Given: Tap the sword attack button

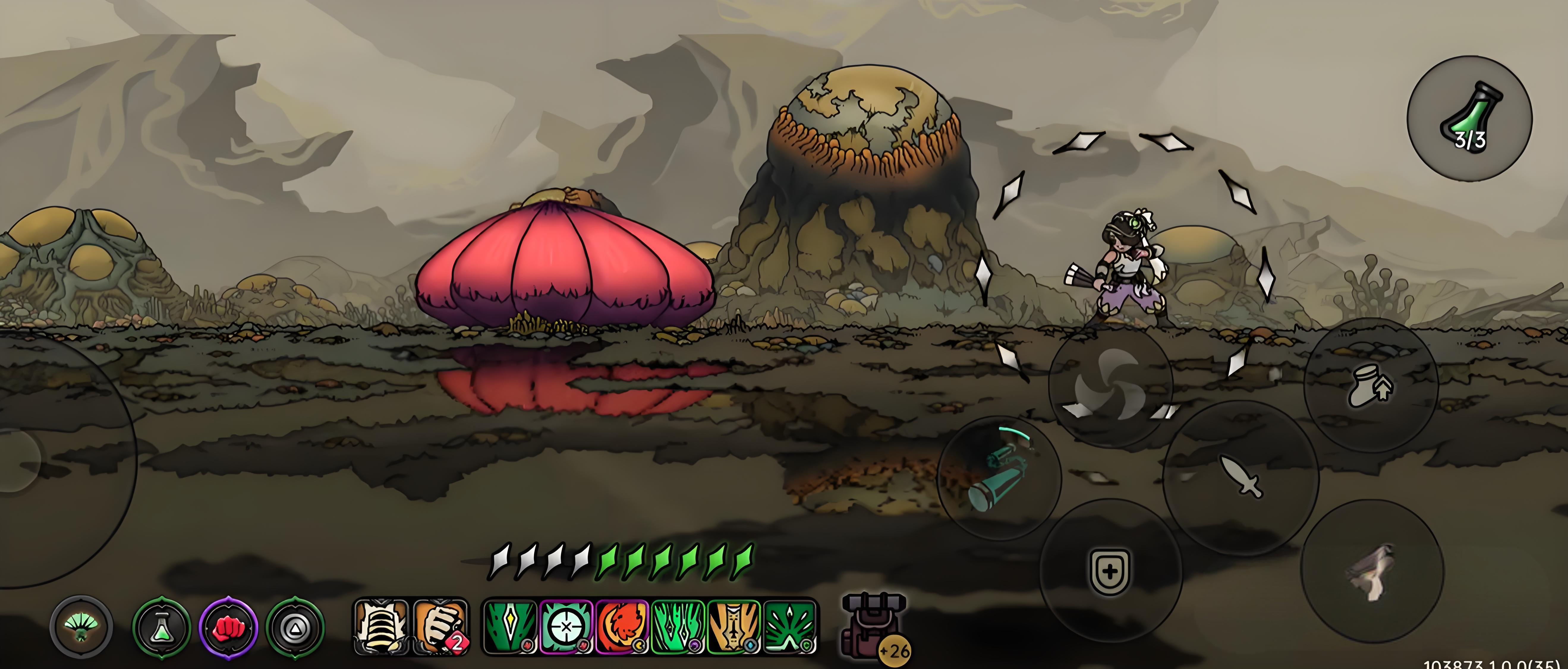Looking at the screenshot, I should tap(1240, 477).
